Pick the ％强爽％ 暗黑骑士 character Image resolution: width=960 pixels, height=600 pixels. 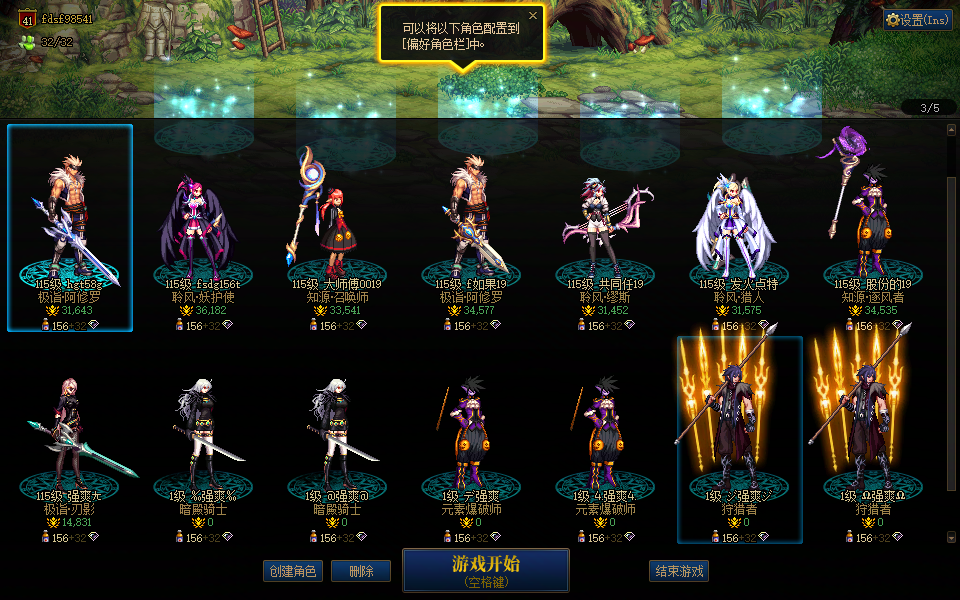click(203, 440)
